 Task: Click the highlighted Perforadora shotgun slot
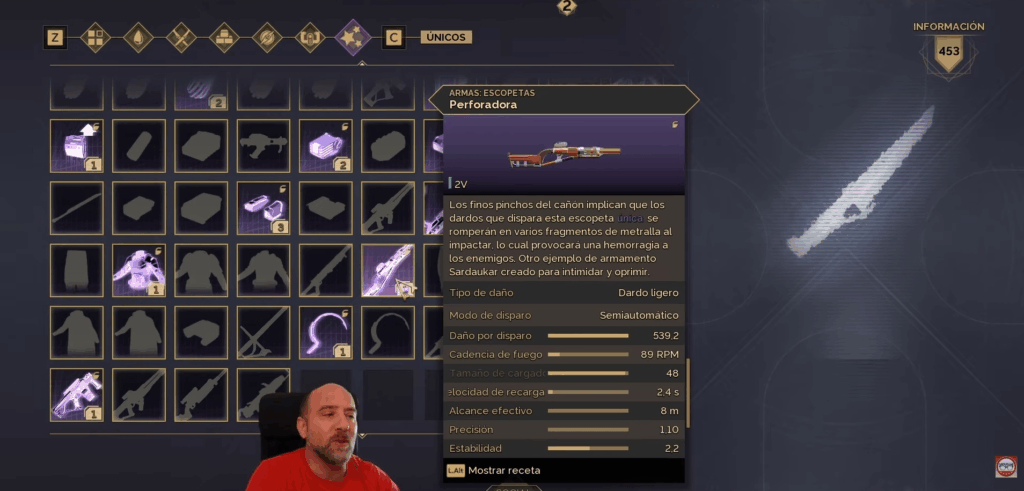point(387,270)
